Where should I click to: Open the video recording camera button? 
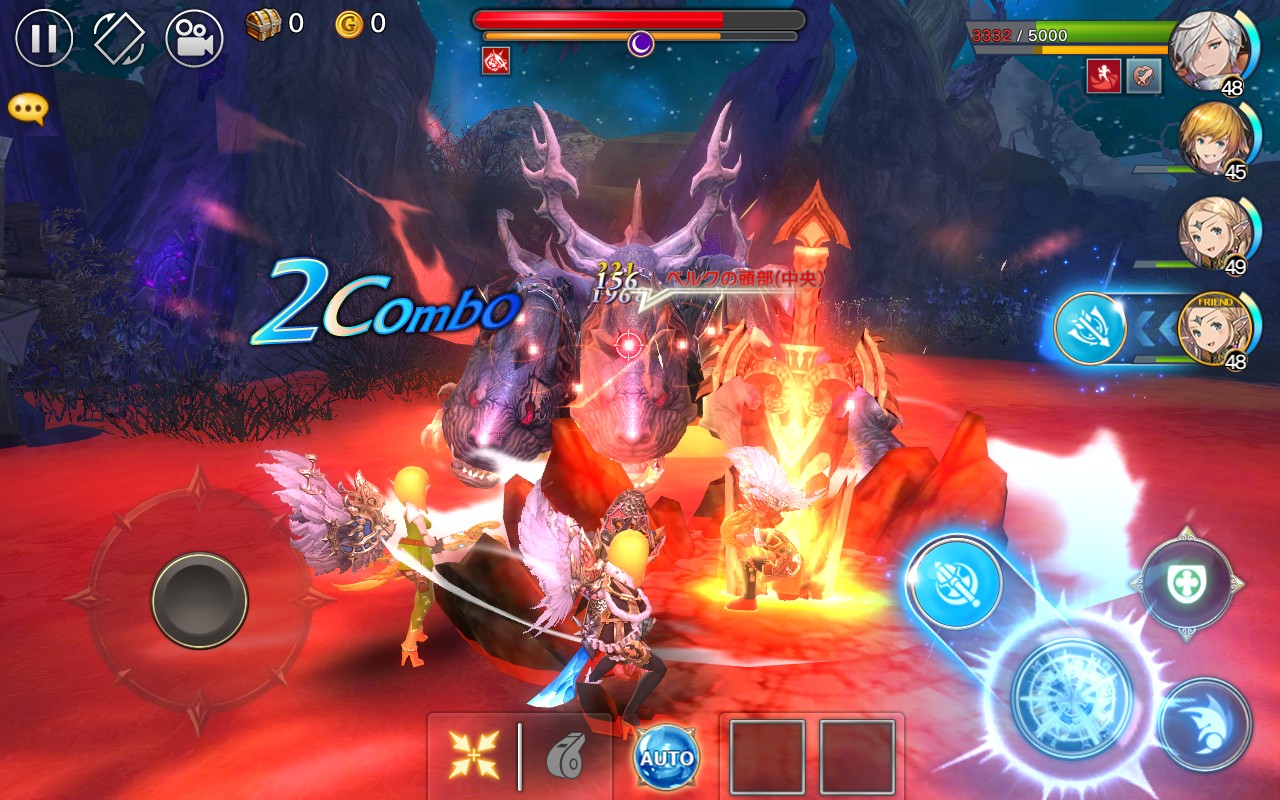tap(194, 38)
